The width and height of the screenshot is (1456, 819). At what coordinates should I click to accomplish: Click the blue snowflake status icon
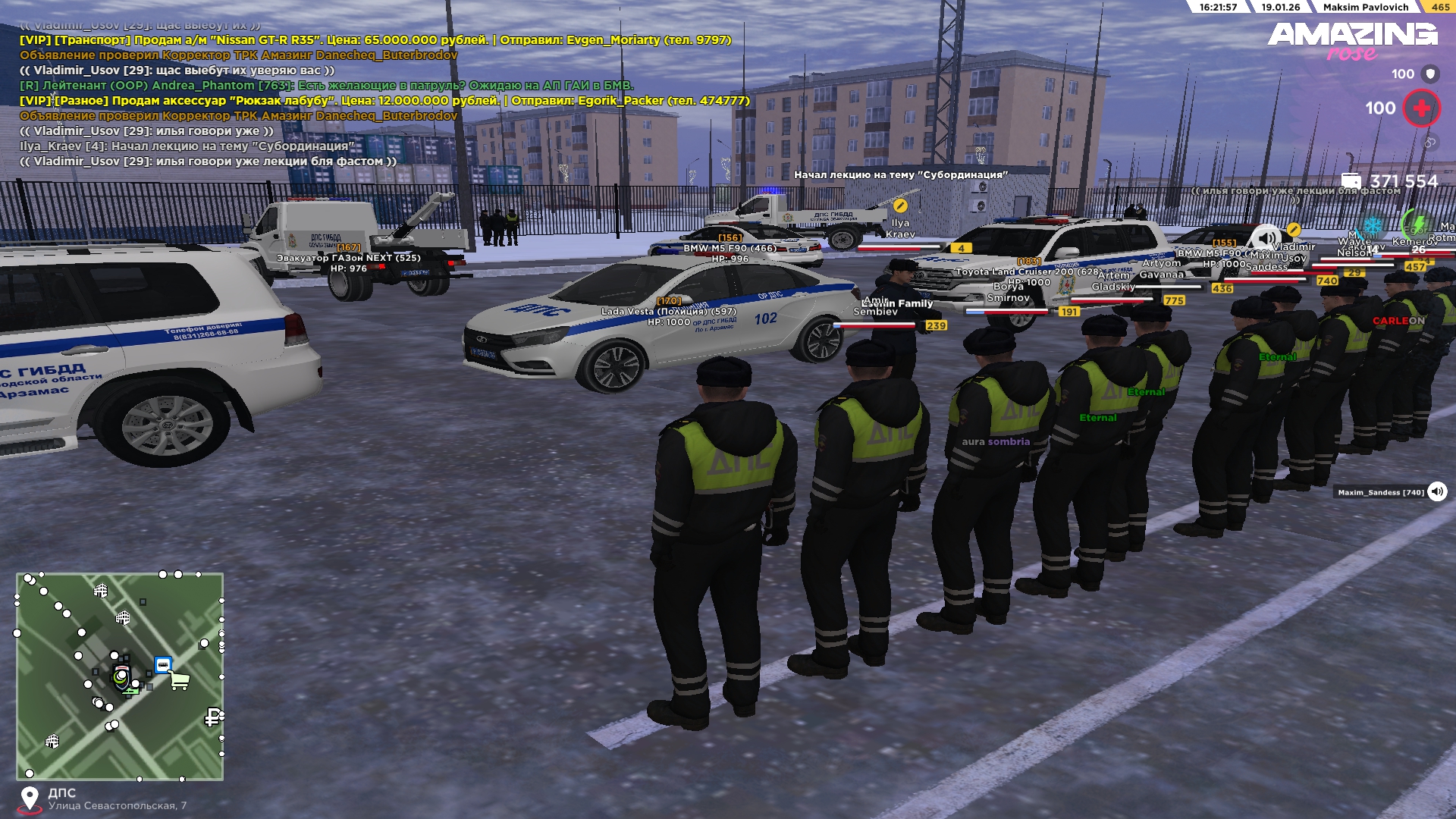[x=1373, y=226]
